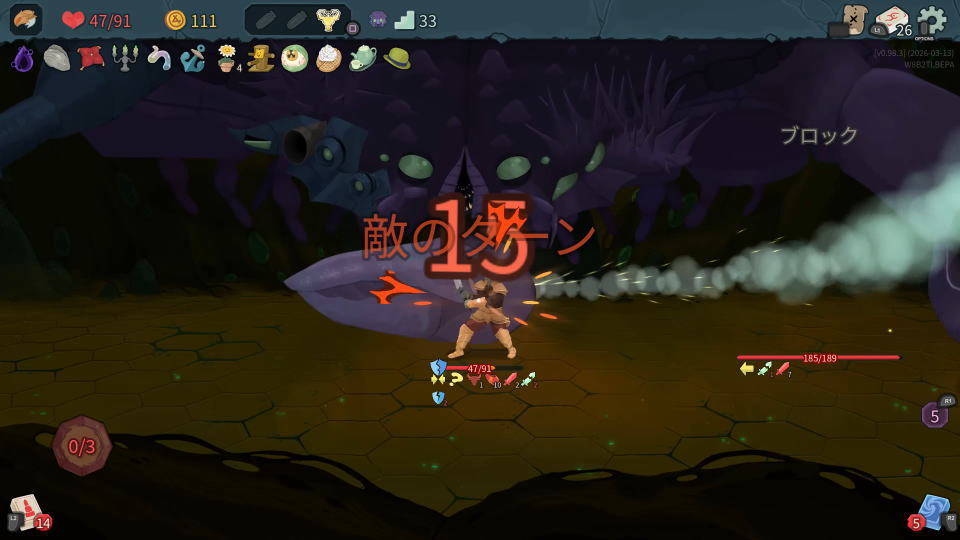Select the golden chalice potion slot
The image size is (960, 540).
[x=327, y=20]
